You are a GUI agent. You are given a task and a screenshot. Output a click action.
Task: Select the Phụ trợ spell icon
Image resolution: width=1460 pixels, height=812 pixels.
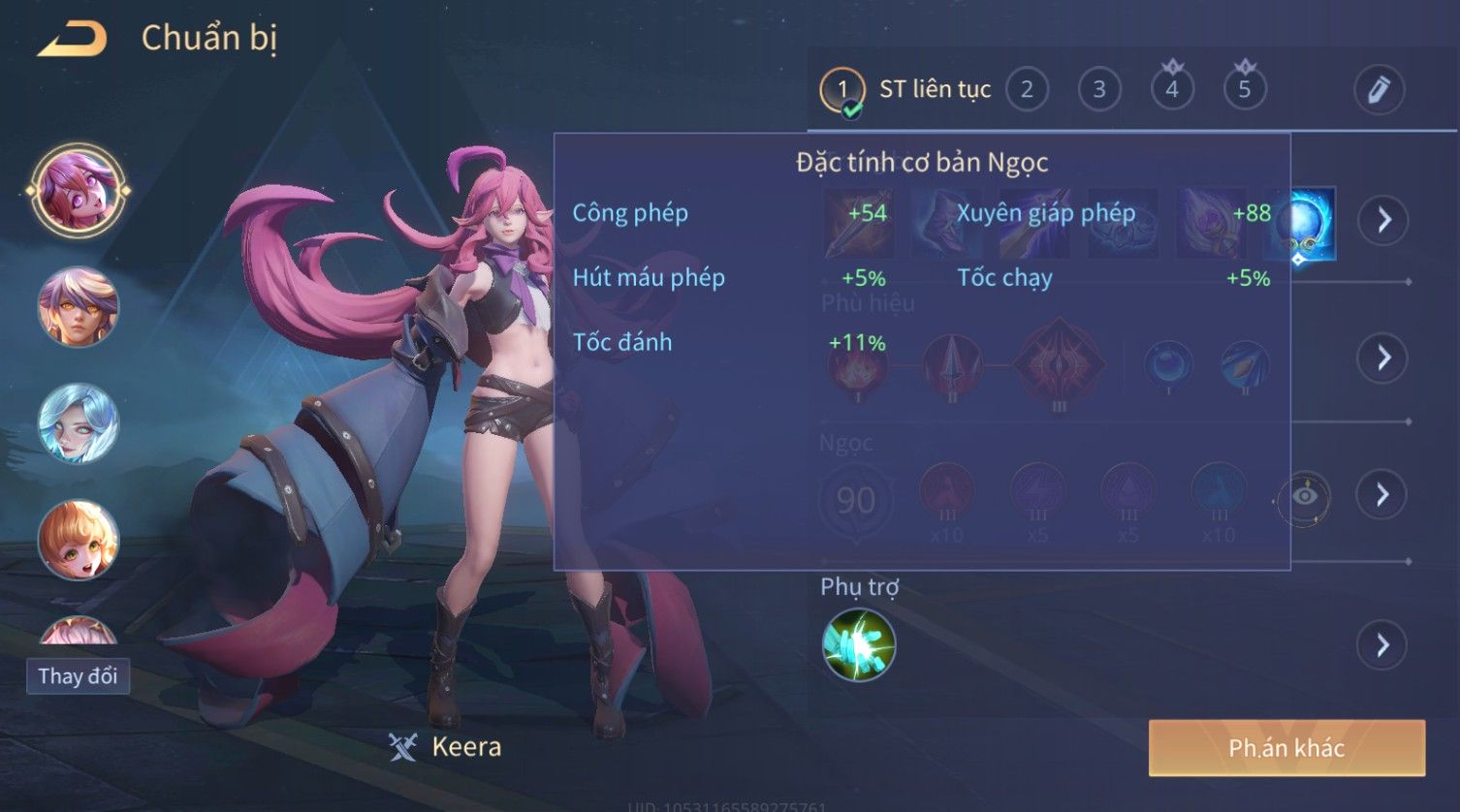859,645
